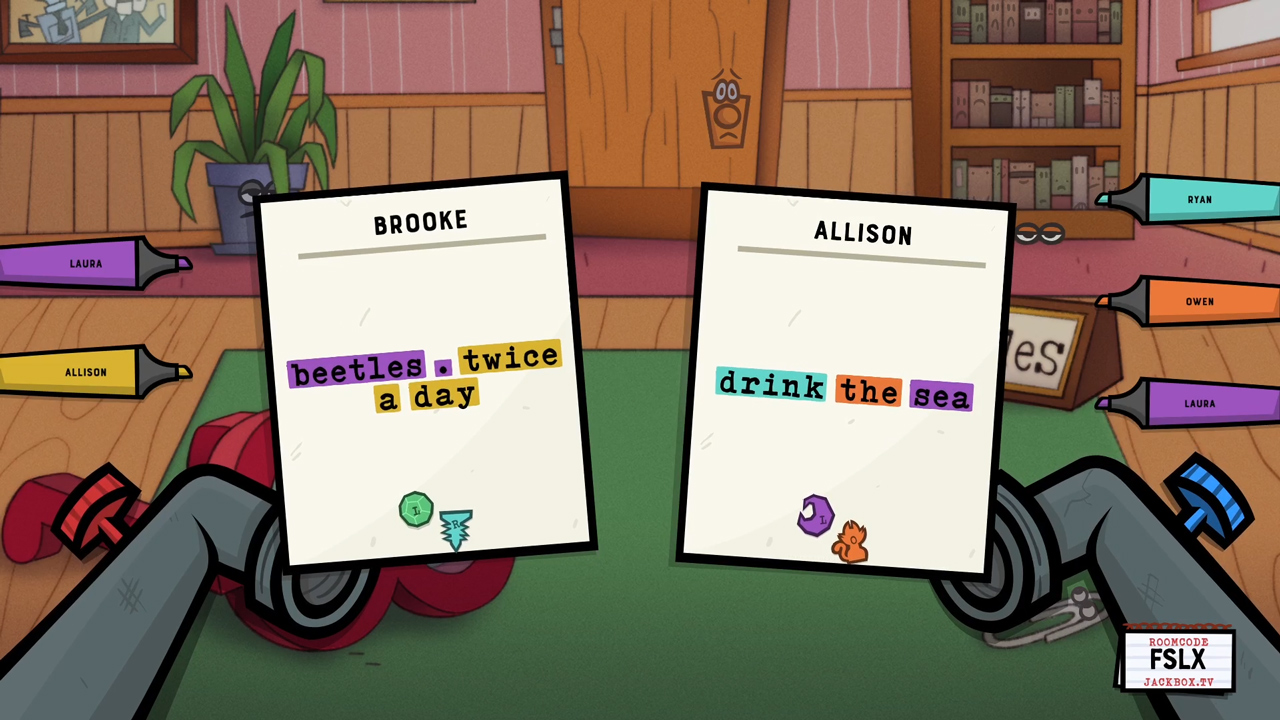
Task: Click the name BROOKE at the paper top
Action: click(420, 222)
